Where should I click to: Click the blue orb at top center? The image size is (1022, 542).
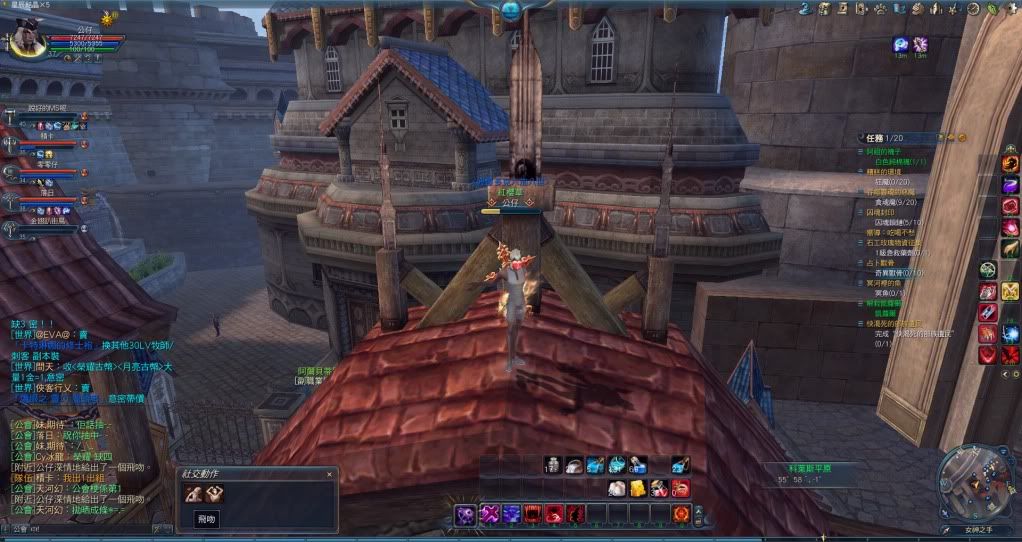(x=511, y=10)
